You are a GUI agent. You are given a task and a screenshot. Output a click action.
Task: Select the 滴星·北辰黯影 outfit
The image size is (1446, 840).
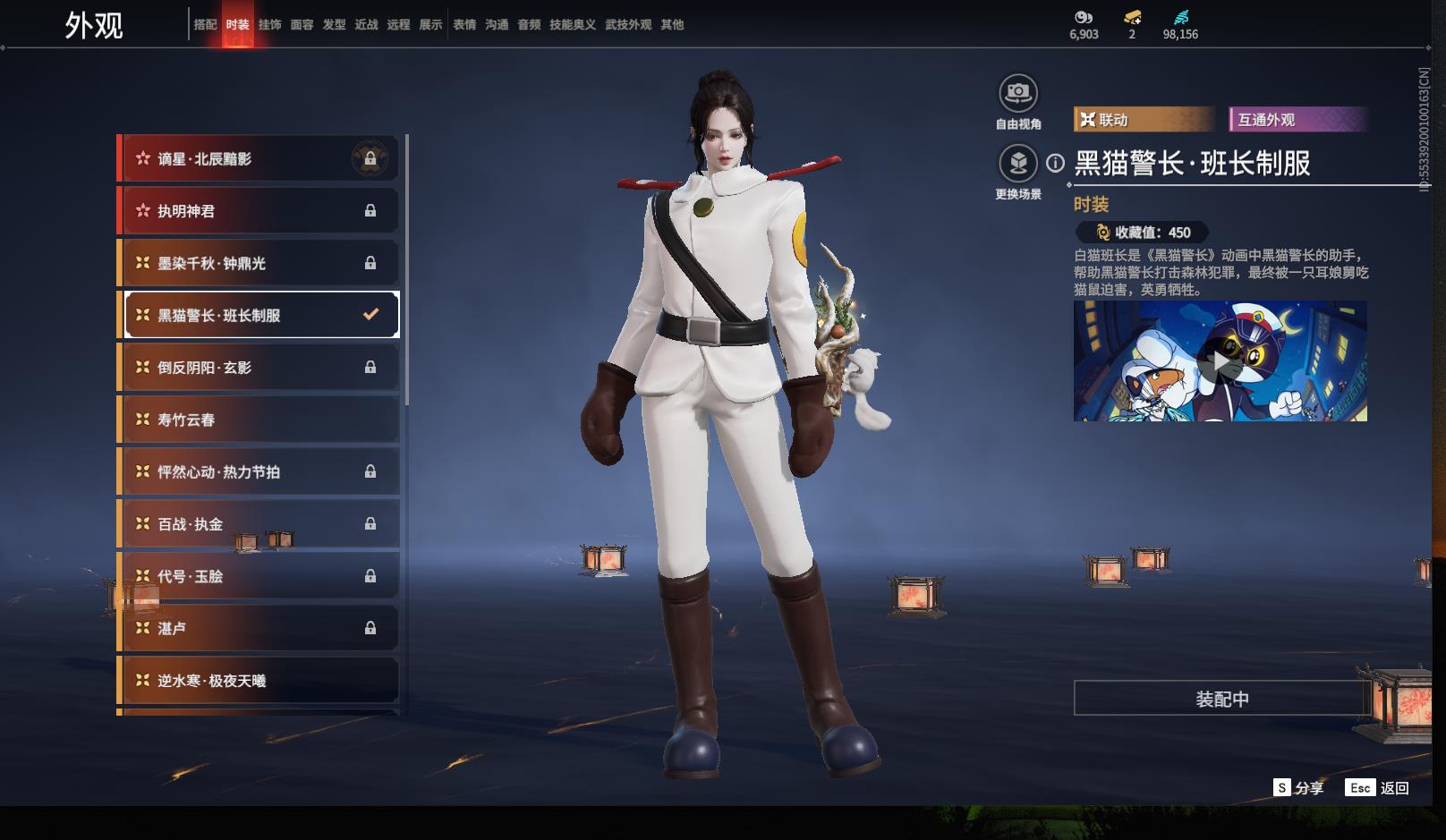pyautogui.click(x=259, y=159)
